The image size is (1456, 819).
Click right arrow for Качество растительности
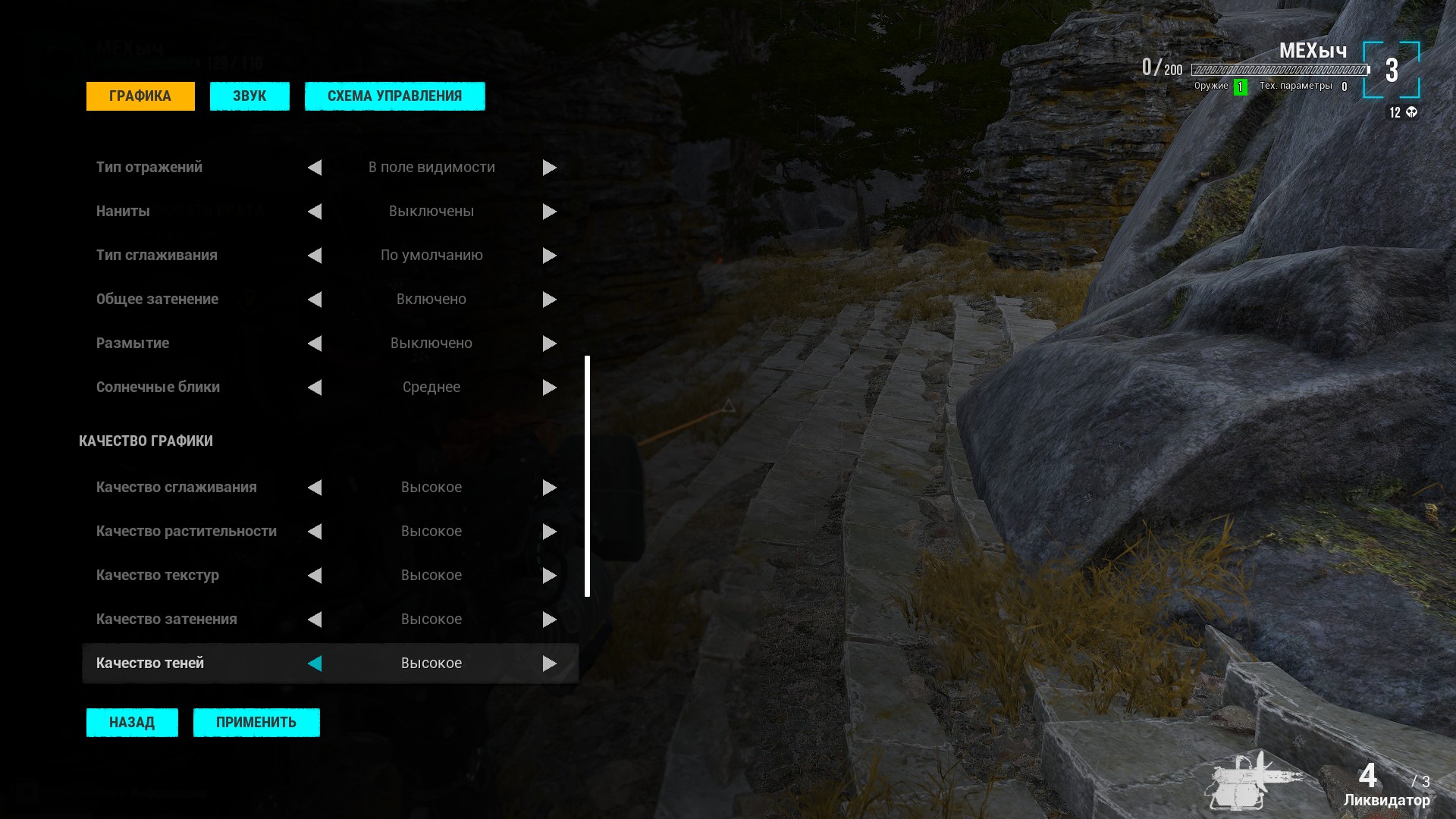point(550,532)
